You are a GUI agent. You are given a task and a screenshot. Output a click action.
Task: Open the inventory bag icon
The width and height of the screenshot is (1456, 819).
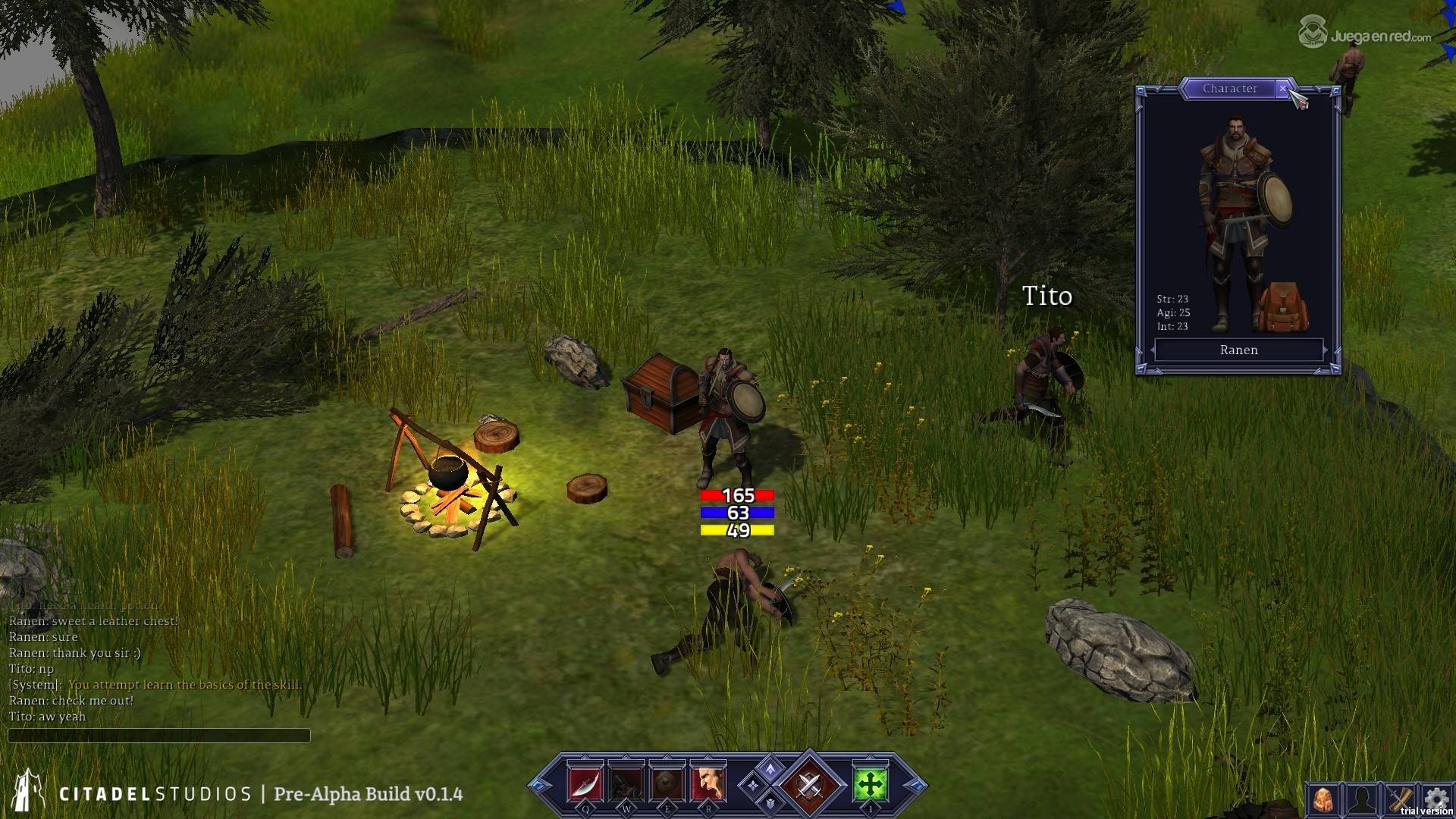pyautogui.click(x=1323, y=800)
